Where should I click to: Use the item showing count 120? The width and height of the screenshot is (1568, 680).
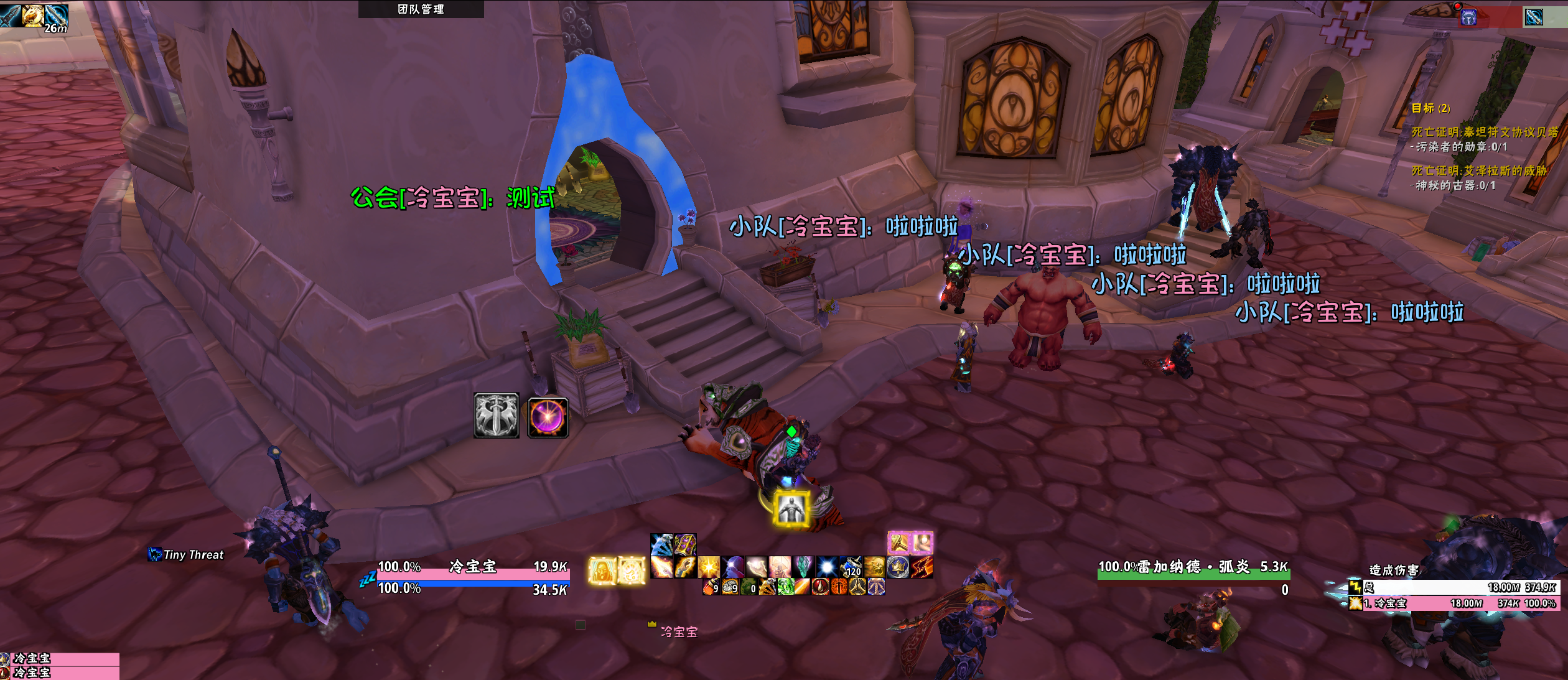pos(851,567)
